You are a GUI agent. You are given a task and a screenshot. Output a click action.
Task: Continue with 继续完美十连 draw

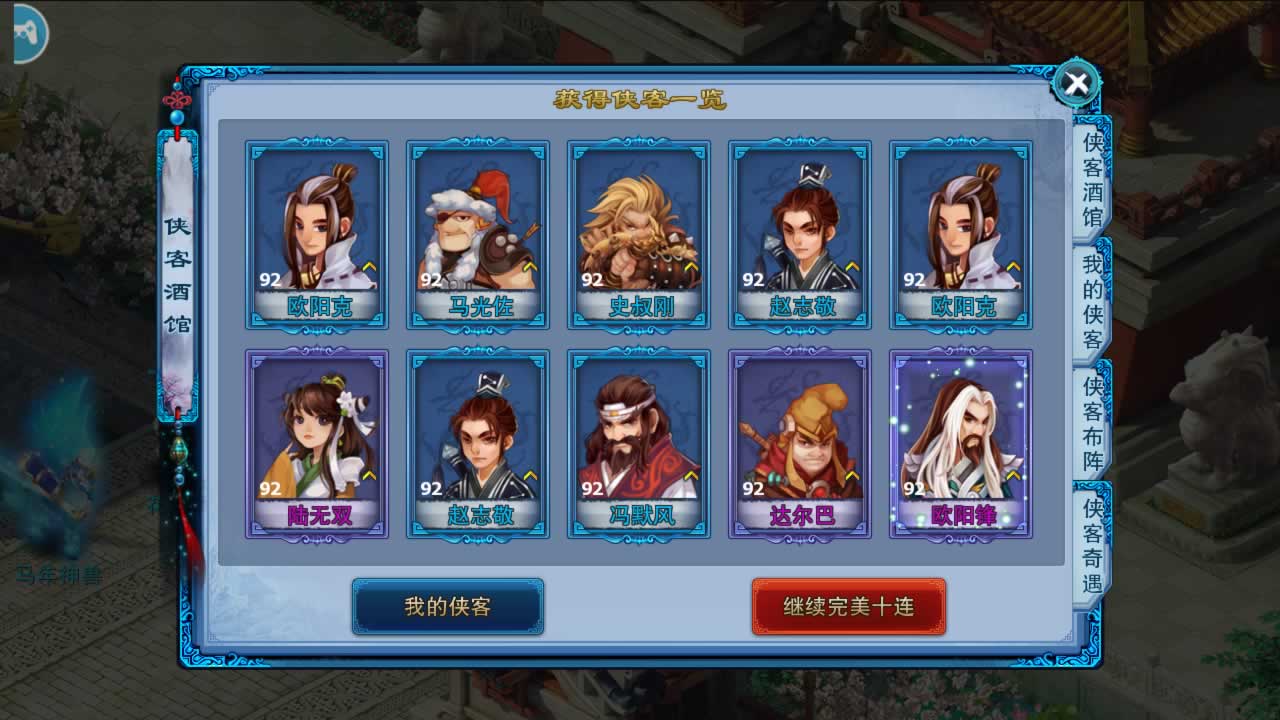[848, 606]
